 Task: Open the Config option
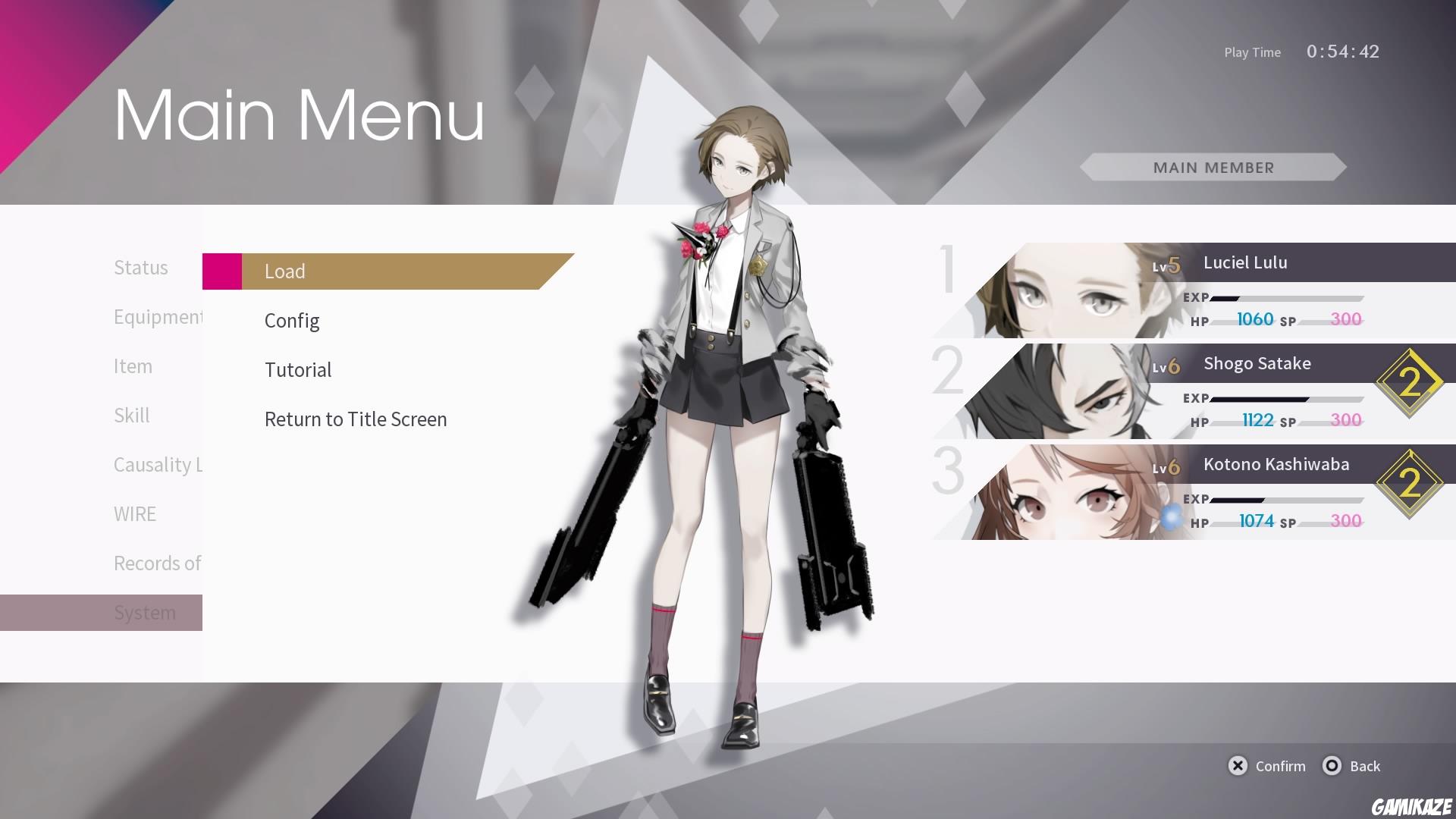point(292,320)
